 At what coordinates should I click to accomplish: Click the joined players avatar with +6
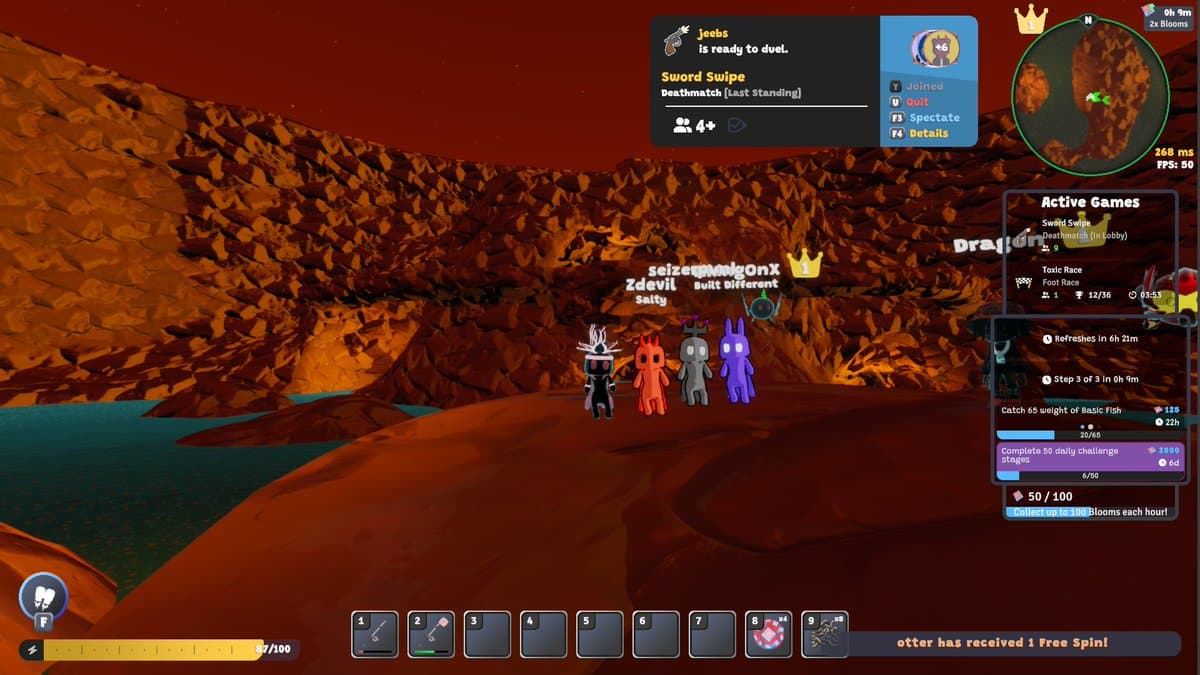(x=935, y=48)
